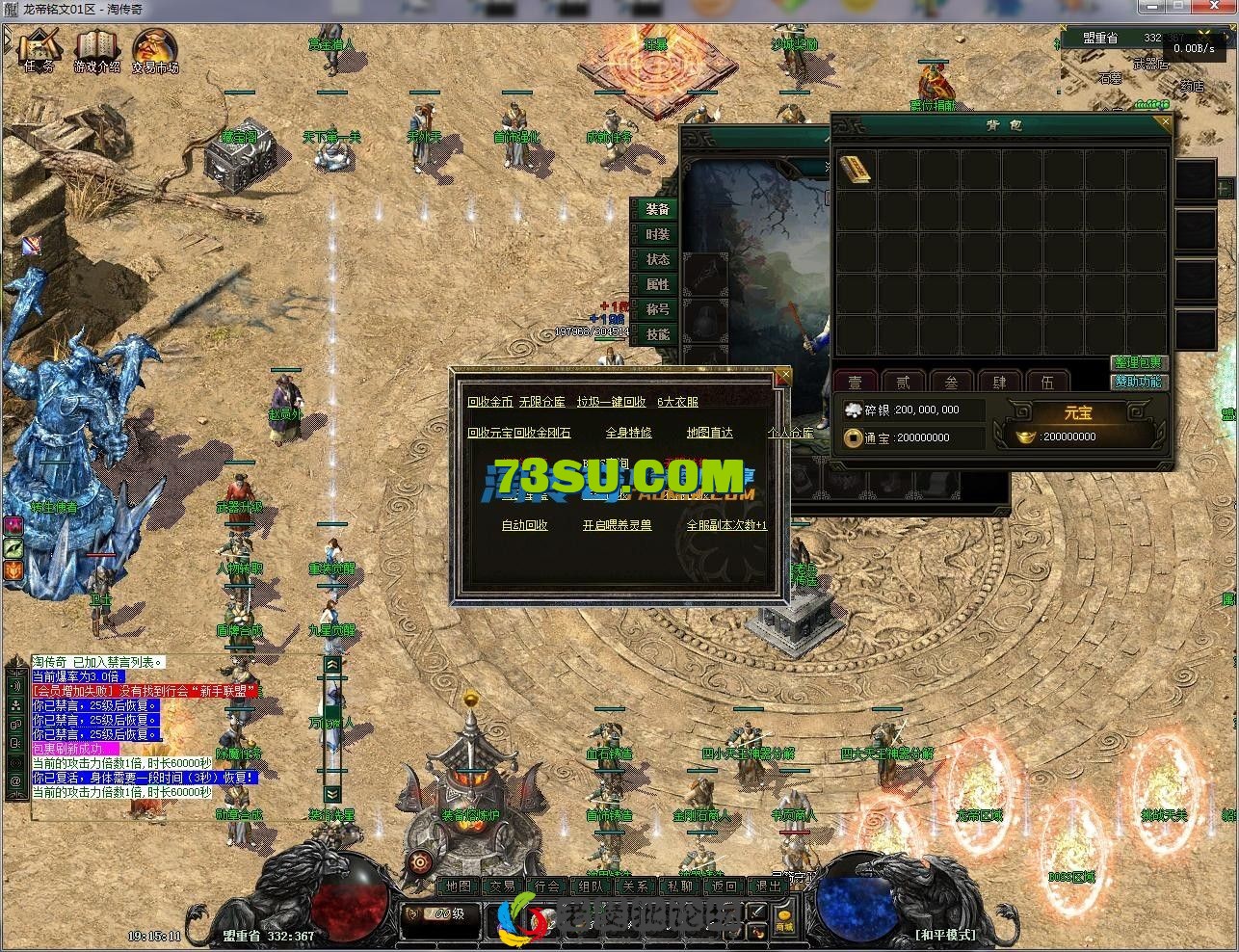This screenshot has width=1239, height=952.
Task: Activate the 自动回收 auto recycle link
Action: pos(524,525)
